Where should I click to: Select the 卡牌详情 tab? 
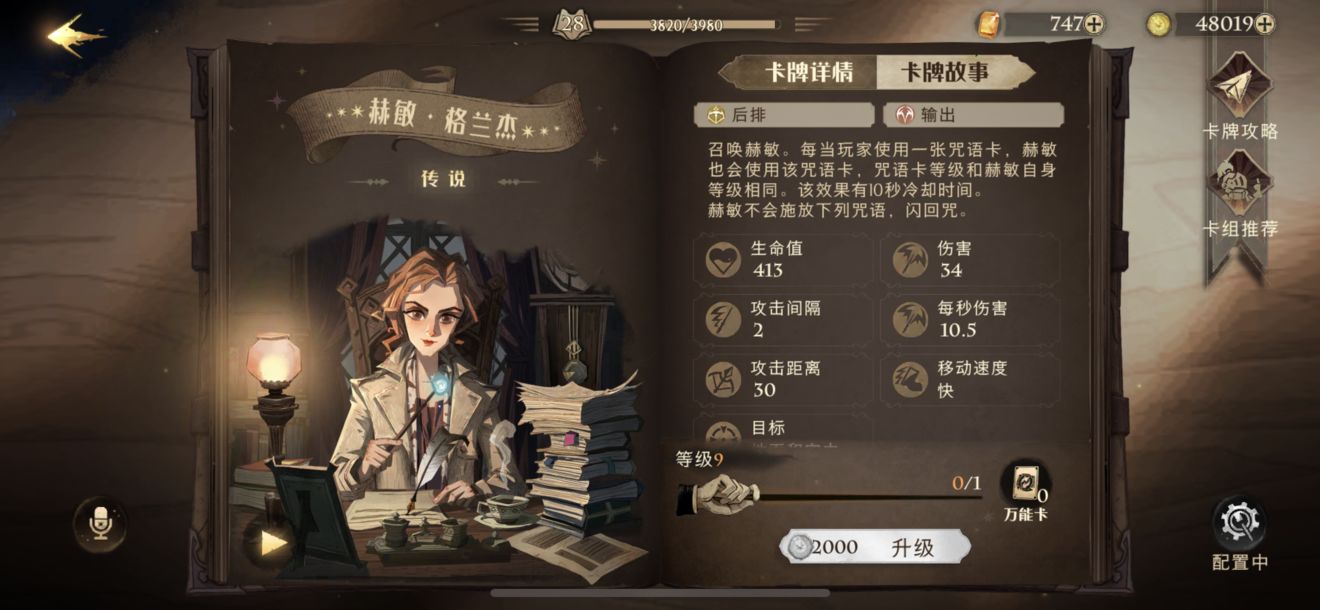(808, 73)
